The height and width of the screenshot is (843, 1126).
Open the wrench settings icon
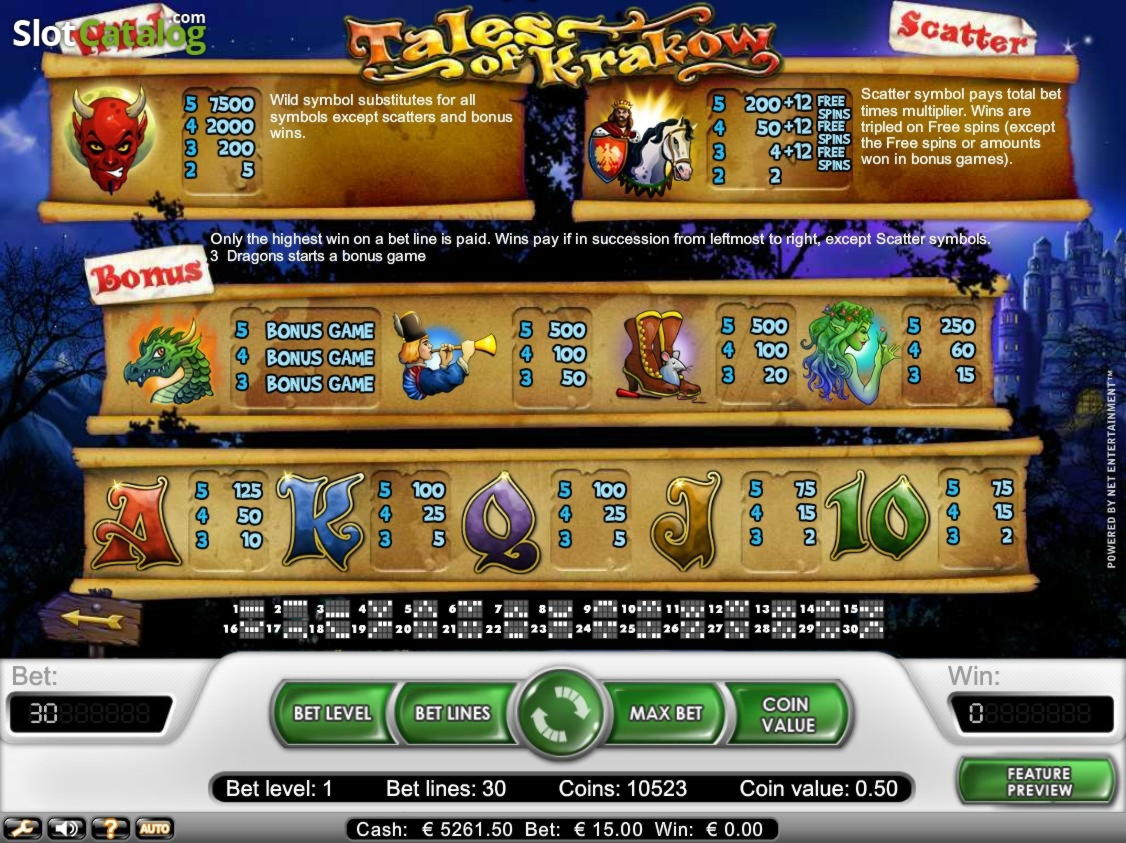pyautogui.click(x=22, y=828)
